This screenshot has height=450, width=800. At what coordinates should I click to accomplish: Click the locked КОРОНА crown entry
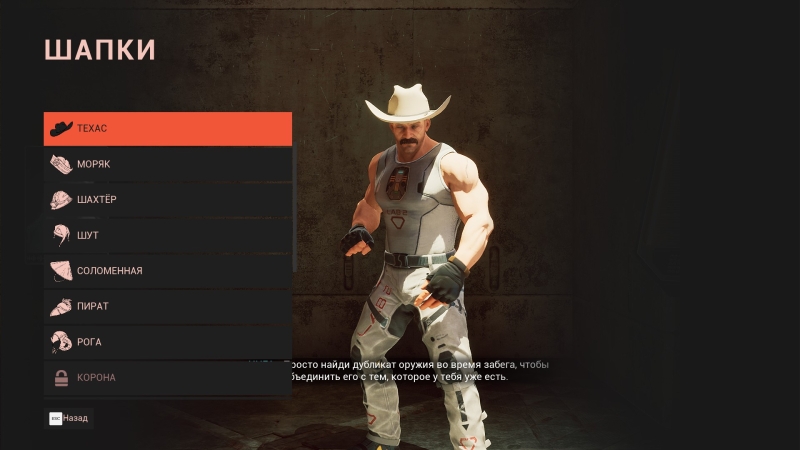tap(167, 377)
